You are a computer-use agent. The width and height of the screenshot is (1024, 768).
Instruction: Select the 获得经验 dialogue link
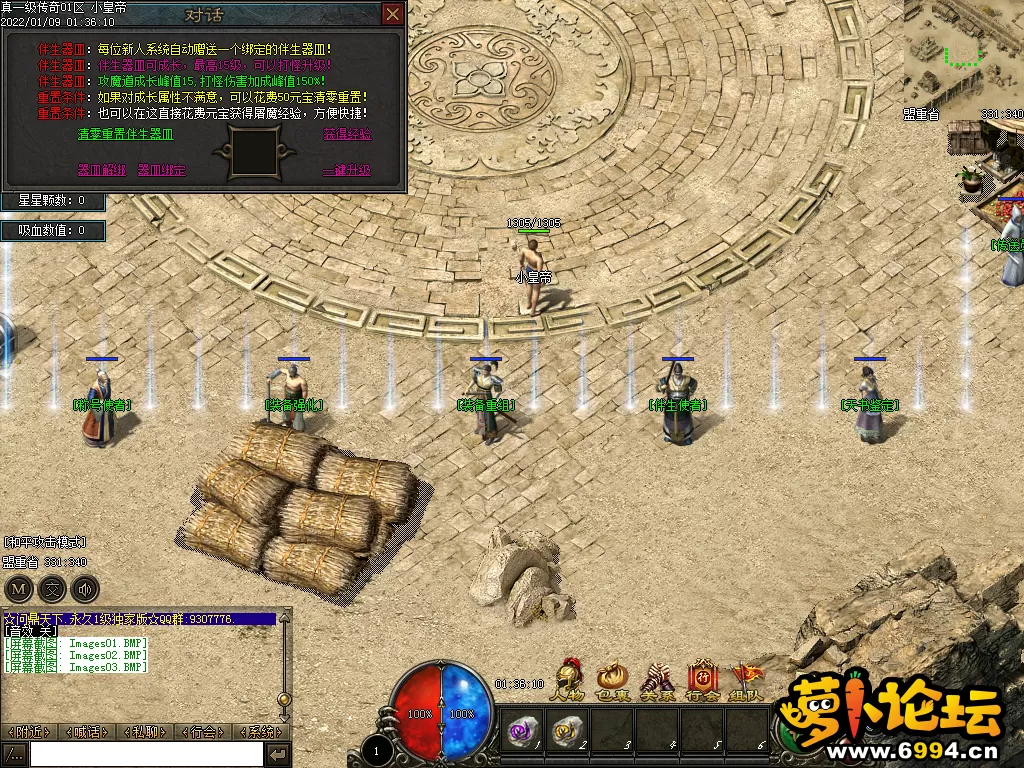click(347, 134)
